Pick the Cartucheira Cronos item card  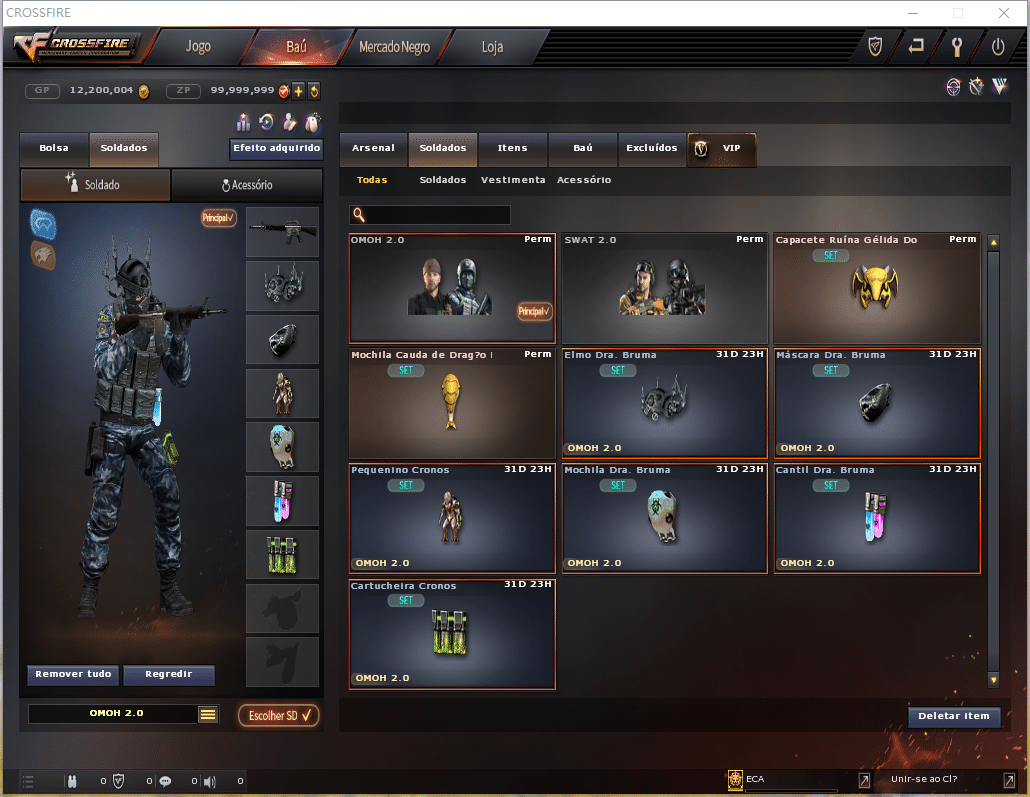452,634
